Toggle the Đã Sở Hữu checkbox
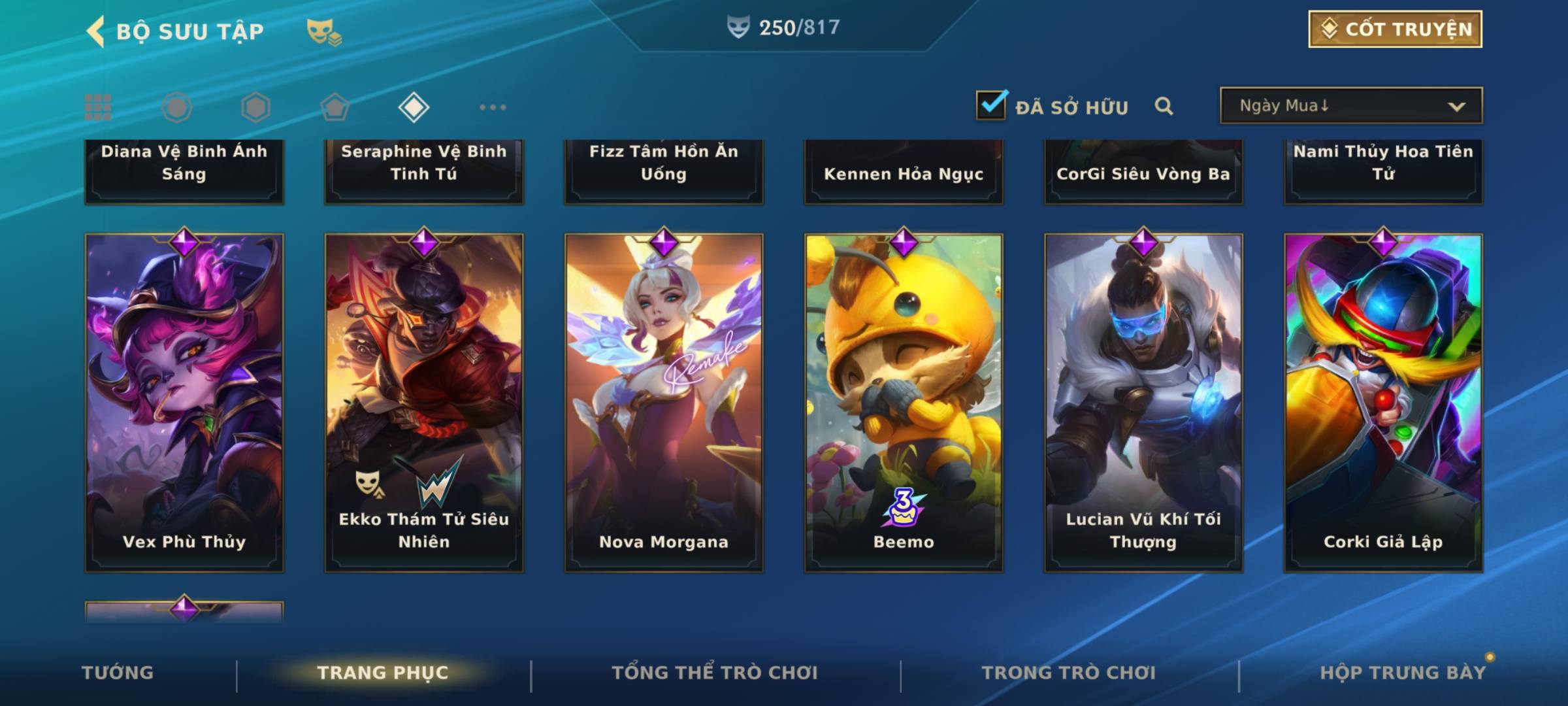The height and width of the screenshot is (706, 1568). click(x=991, y=105)
